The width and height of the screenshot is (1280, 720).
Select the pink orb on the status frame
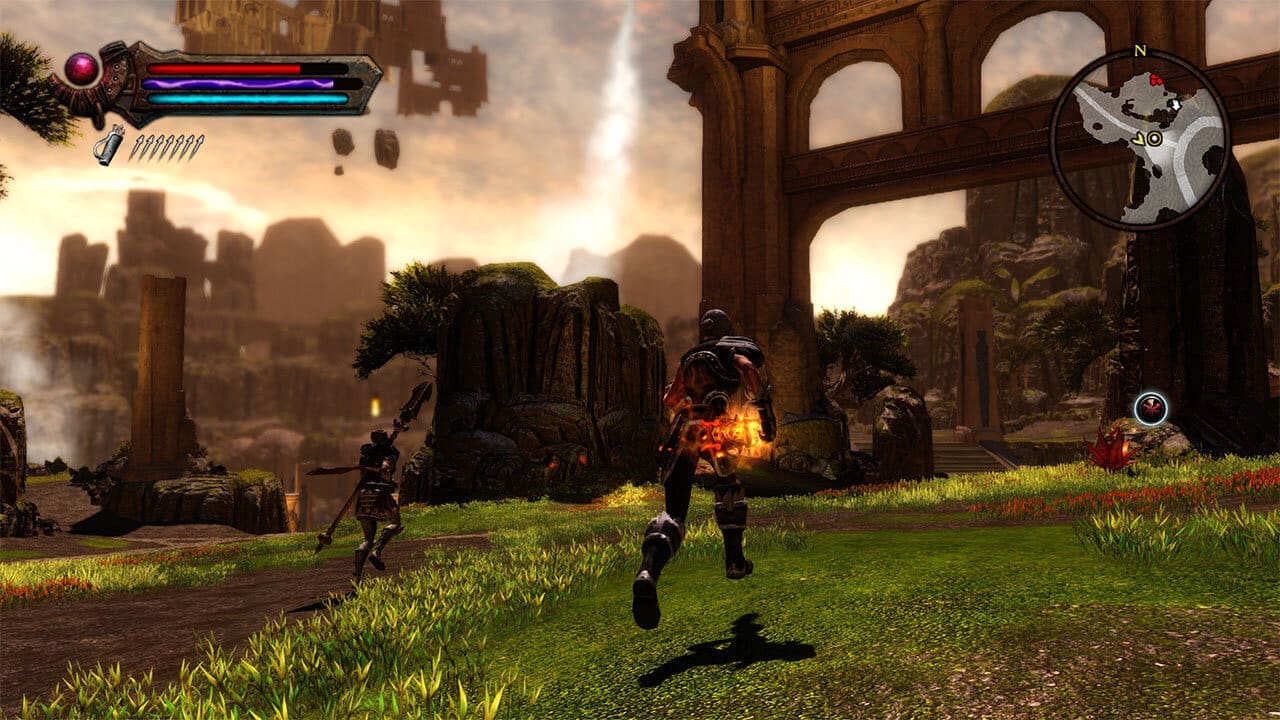click(82, 68)
